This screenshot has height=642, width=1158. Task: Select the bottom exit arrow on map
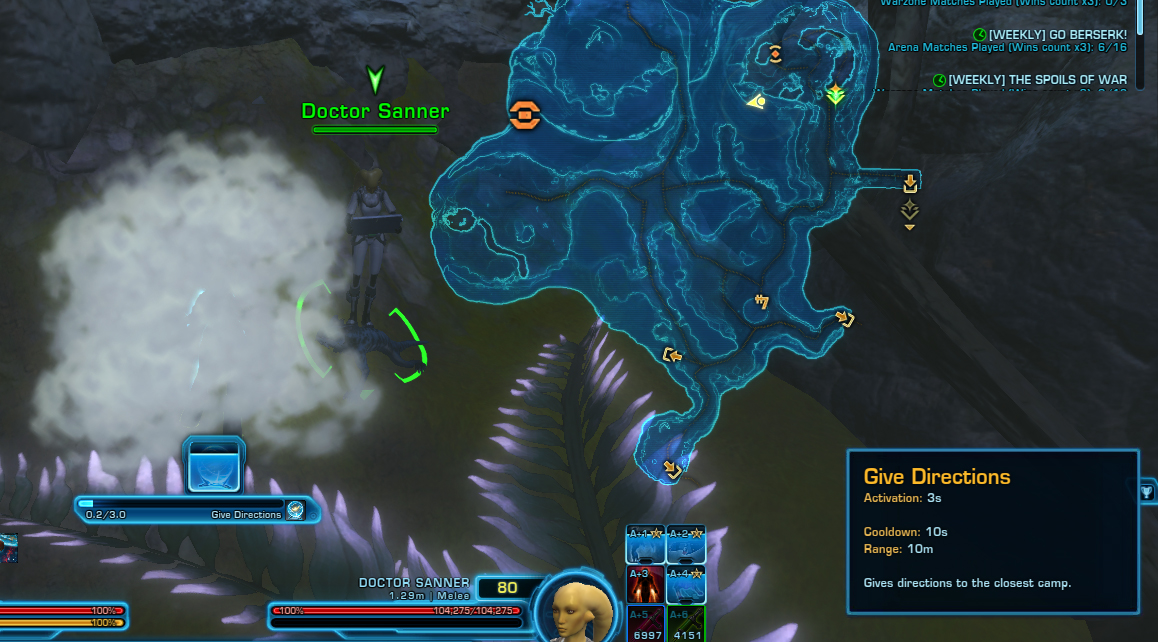tap(671, 469)
